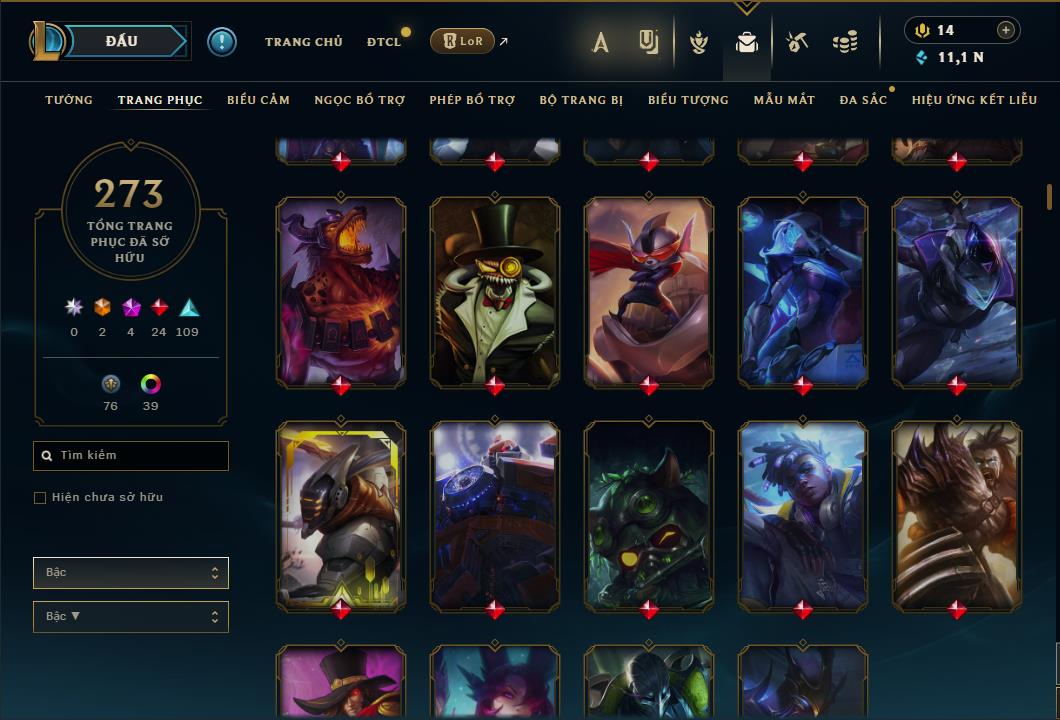
Task: Select the top hat monocle skin card
Action: (495, 290)
